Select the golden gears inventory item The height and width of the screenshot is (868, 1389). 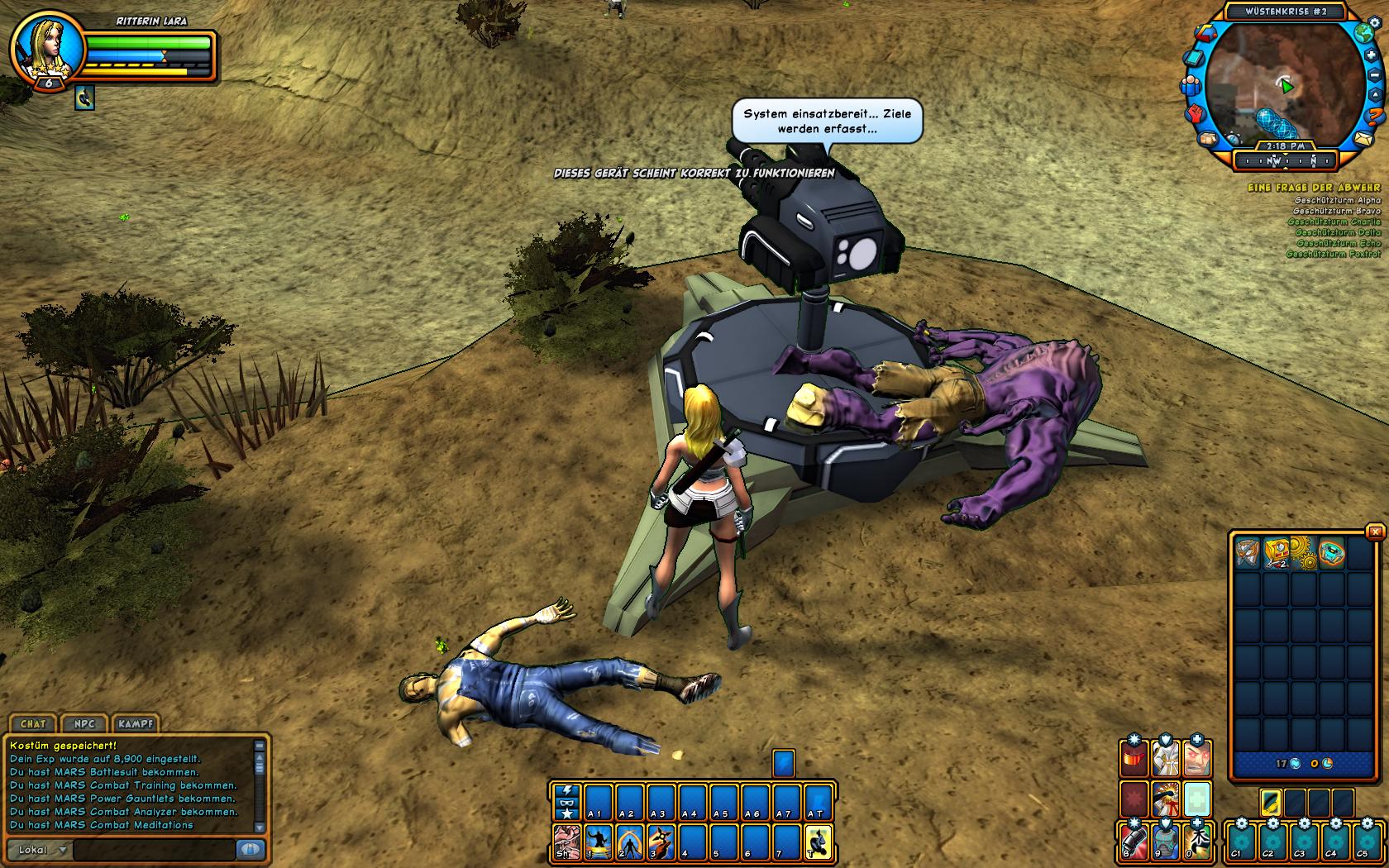(x=1302, y=551)
